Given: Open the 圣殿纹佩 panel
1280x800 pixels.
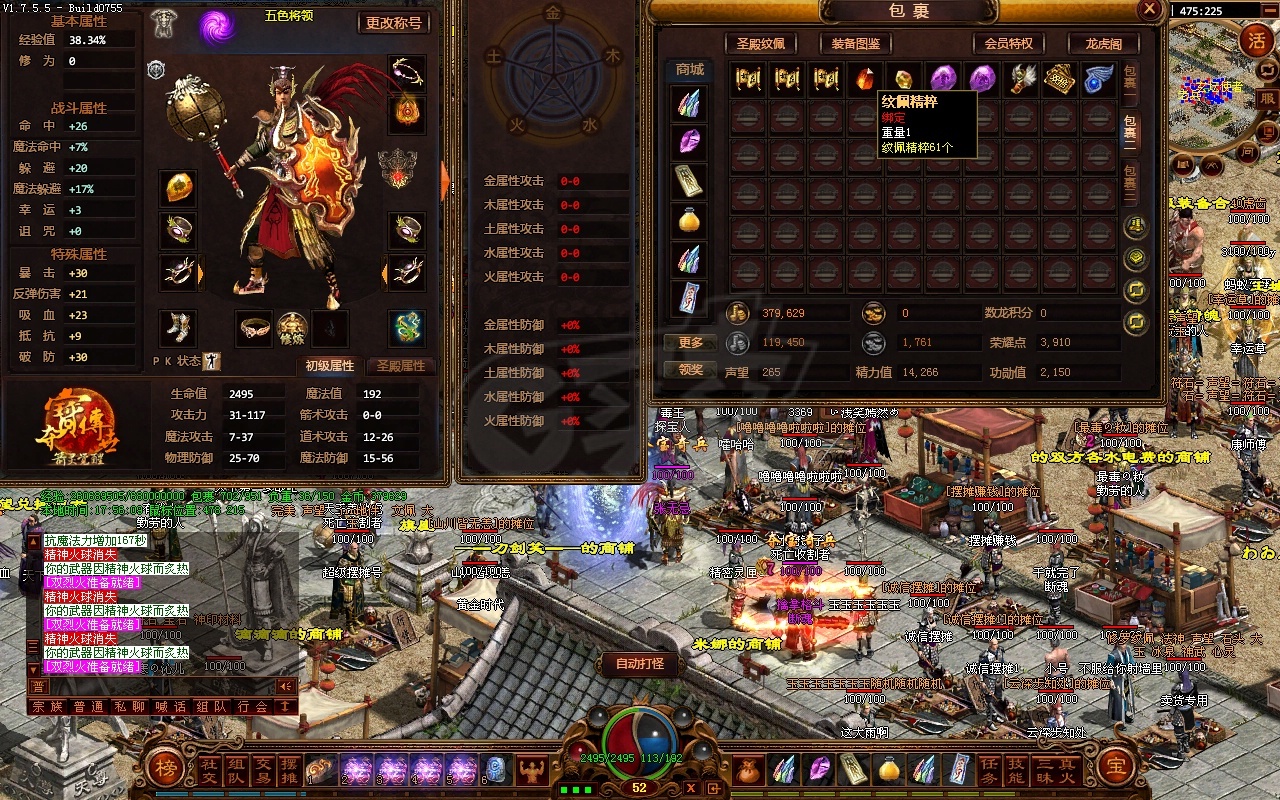Looking at the screenshot, I should point(767,44).
